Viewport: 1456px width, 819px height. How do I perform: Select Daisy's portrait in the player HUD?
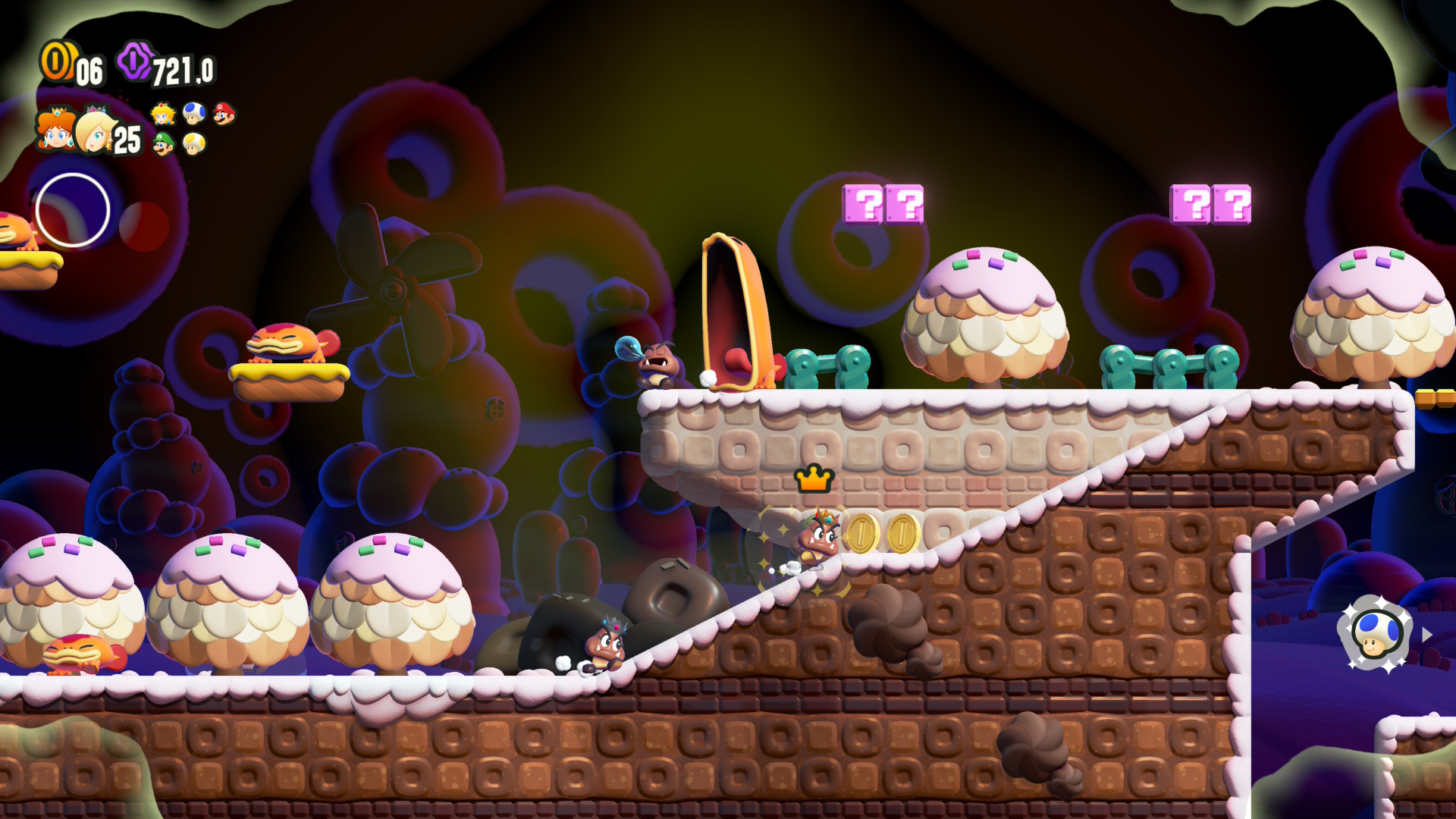click(55, 130)
